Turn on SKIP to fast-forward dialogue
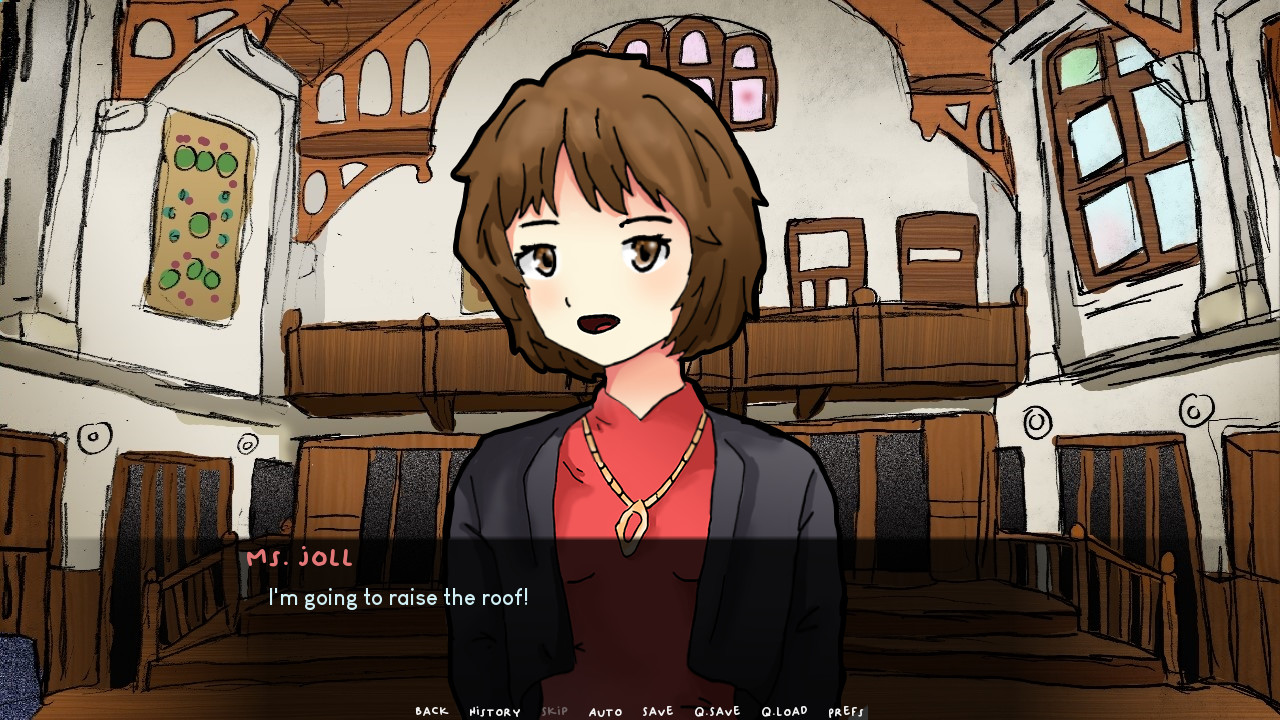 click(554, 712)
